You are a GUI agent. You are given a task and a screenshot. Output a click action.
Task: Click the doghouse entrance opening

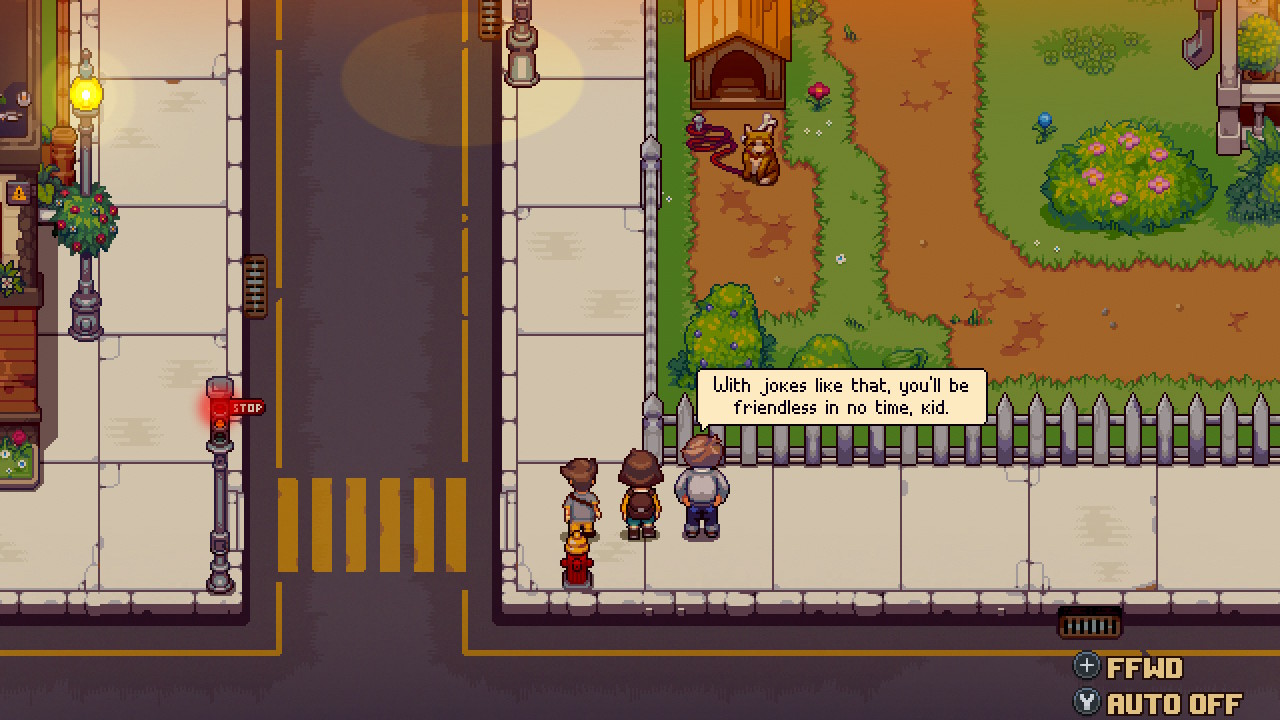737,70
